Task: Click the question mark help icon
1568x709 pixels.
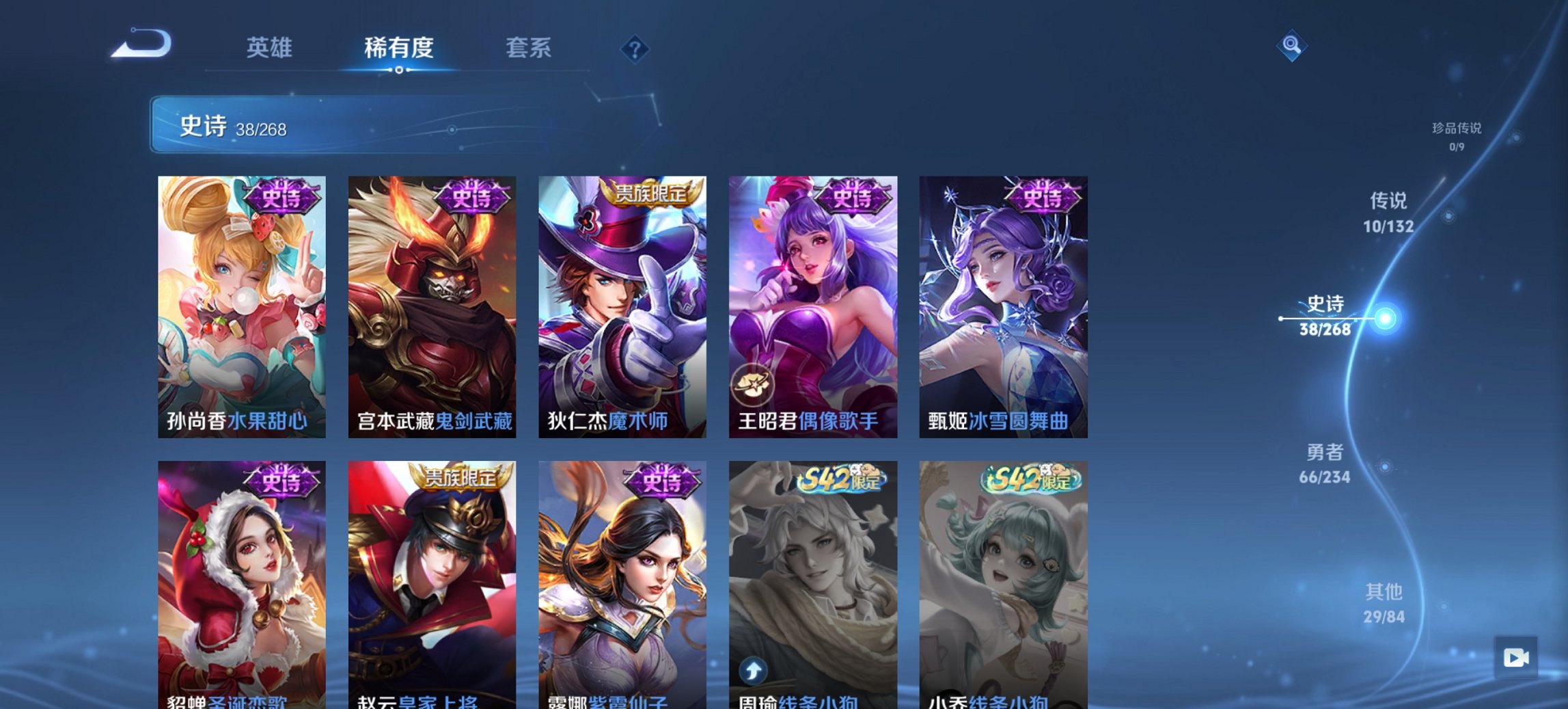Action: point(635,48)
